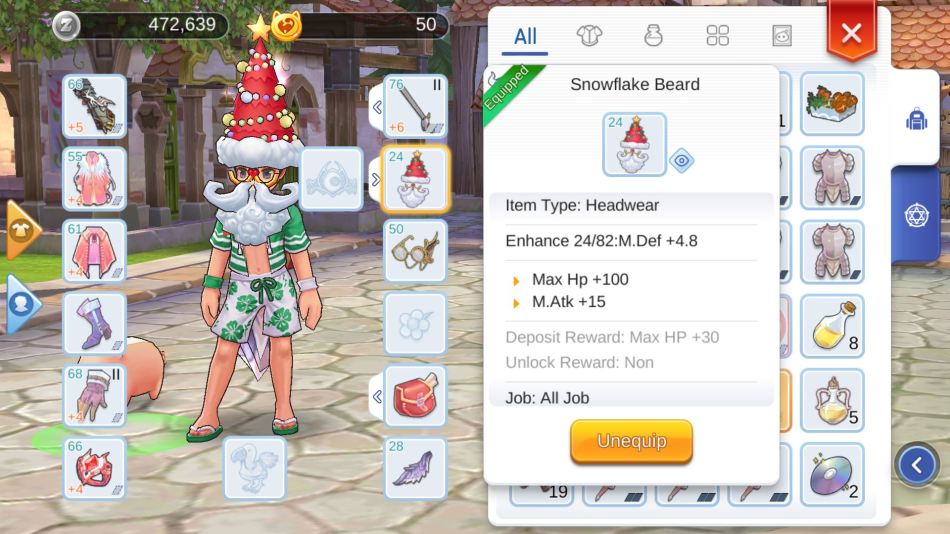Open the armor category tab
Screen dimensions: 950x534
(589, 37)
